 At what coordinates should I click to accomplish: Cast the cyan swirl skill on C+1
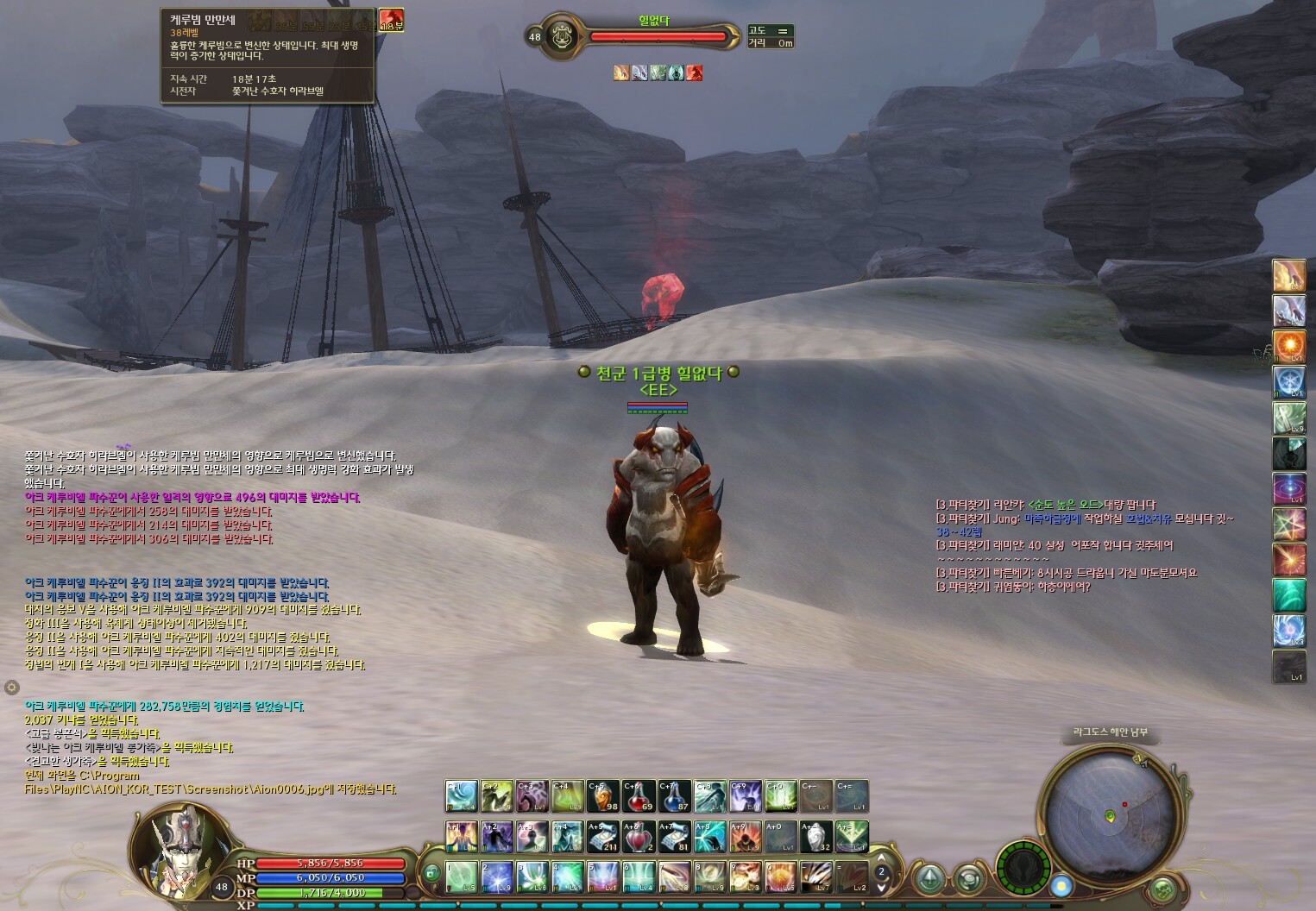461,795
